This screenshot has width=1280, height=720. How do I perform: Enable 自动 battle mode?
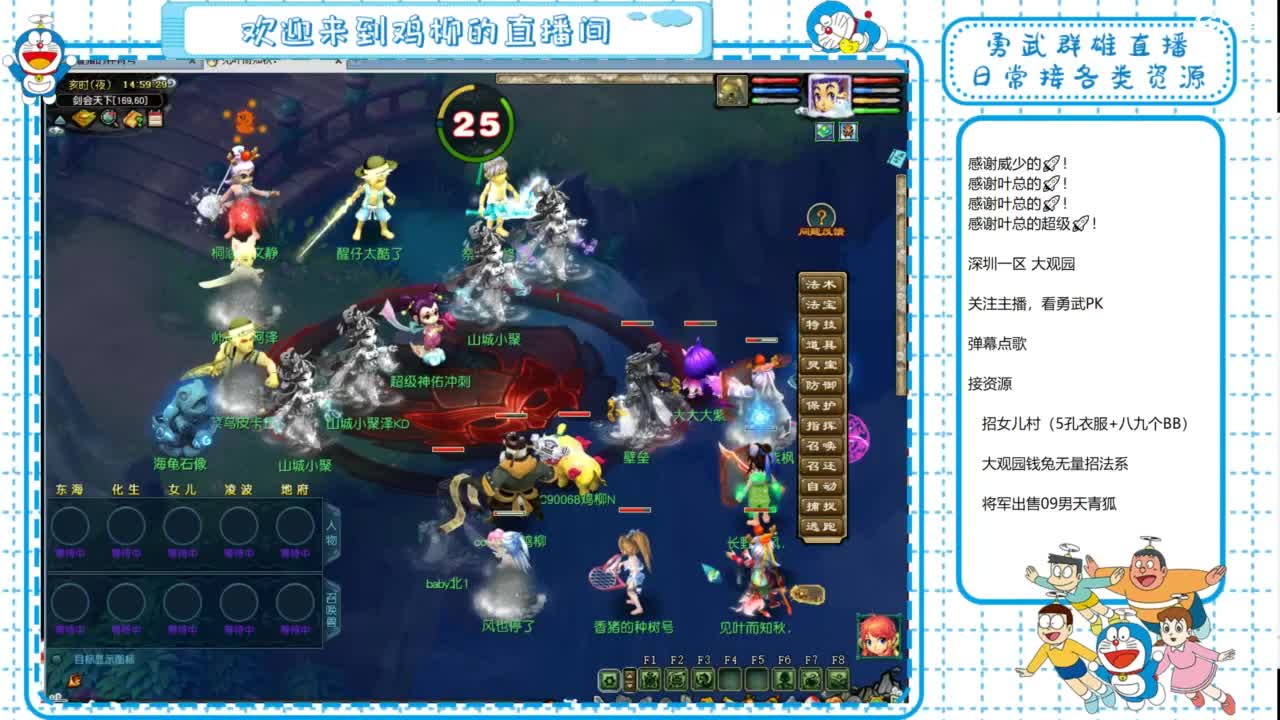point(823,485)
